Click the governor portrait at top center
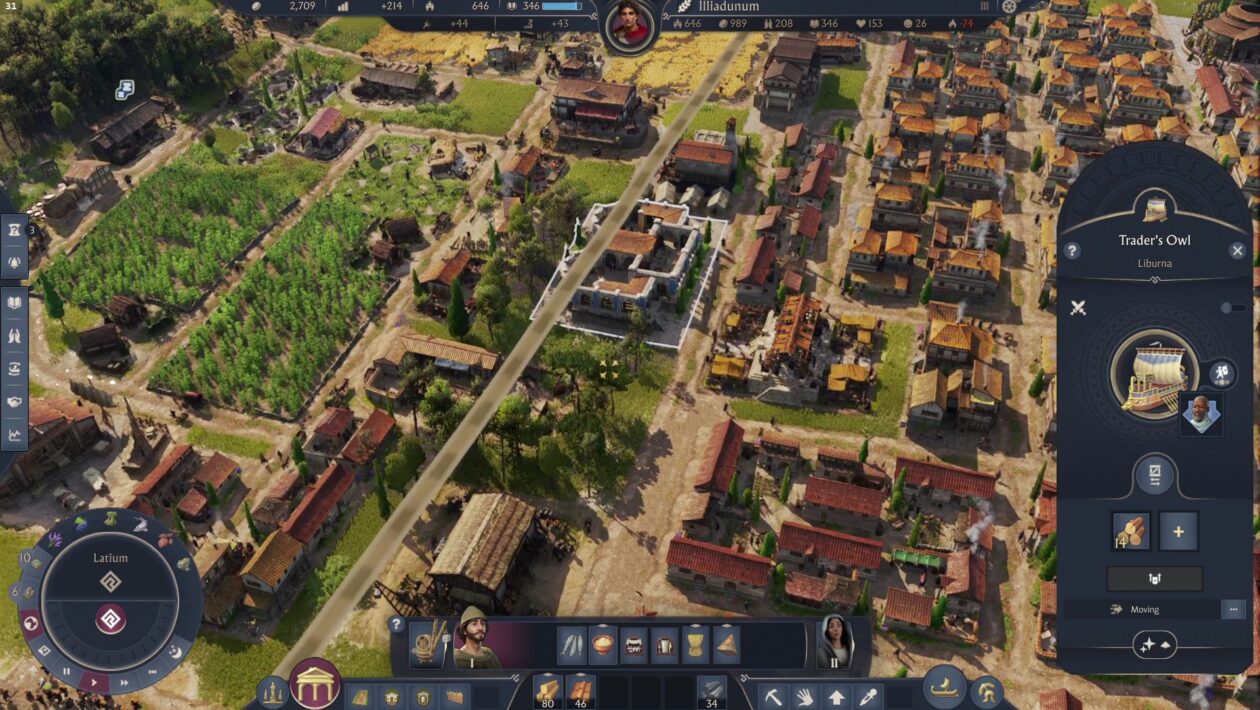The height and width of the screenshot is (710, 1260). click(x=630, y=24)
